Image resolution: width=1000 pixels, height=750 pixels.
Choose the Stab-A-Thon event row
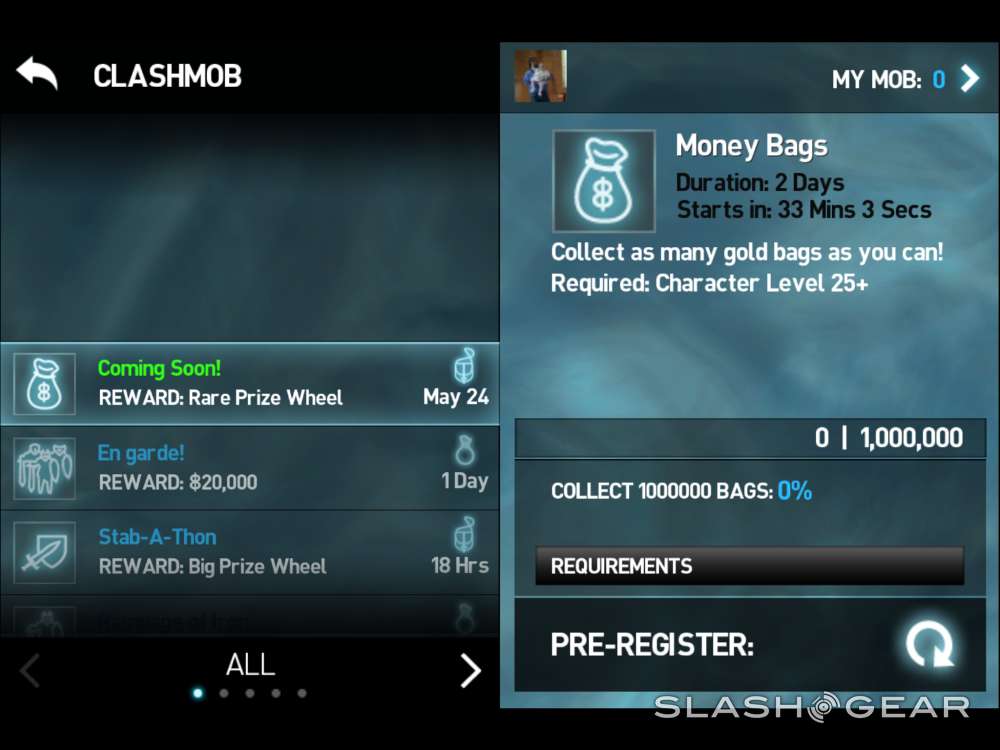point(250,552)
